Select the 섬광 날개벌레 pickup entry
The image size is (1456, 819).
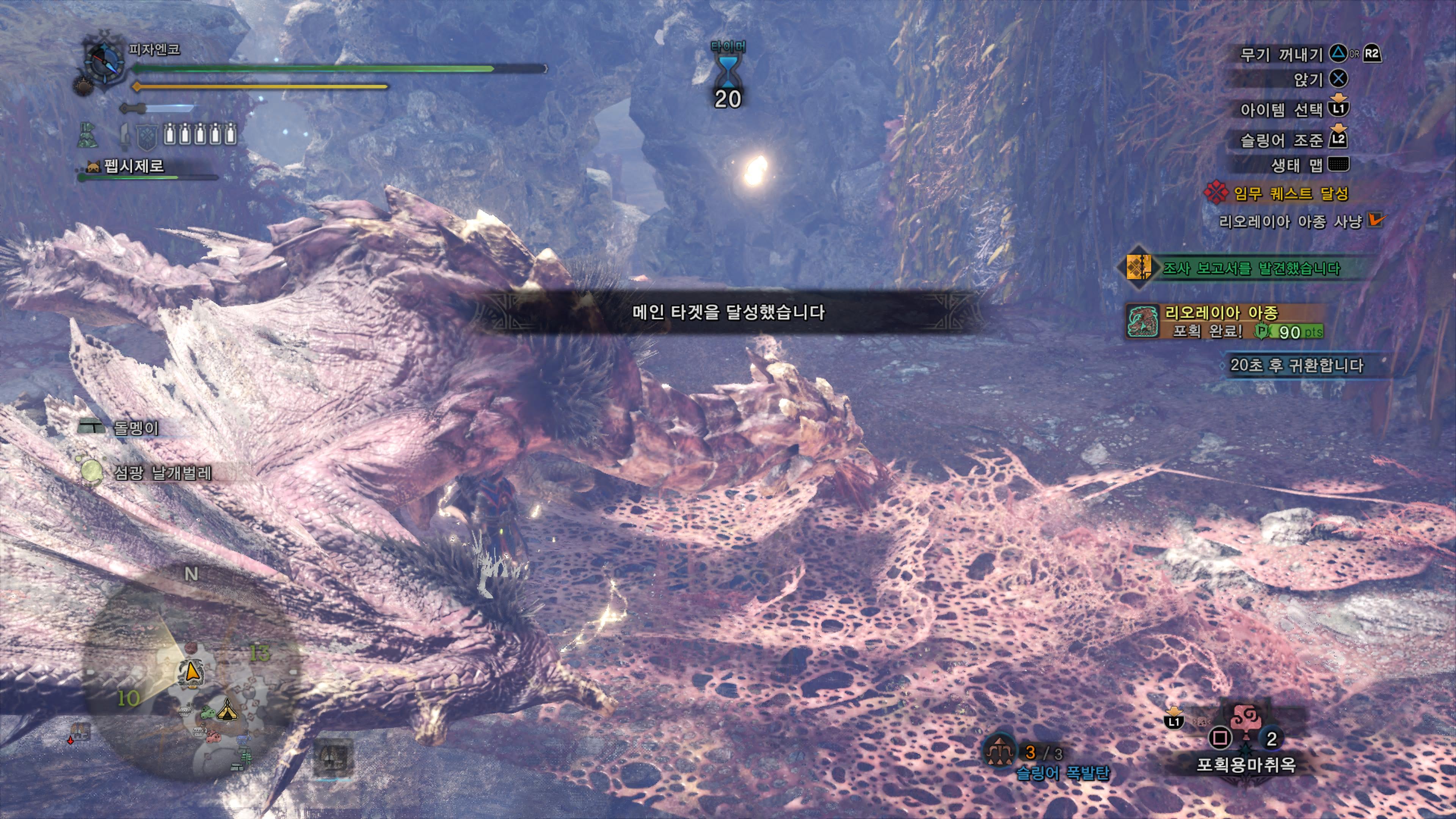click(x=162, y=472)
